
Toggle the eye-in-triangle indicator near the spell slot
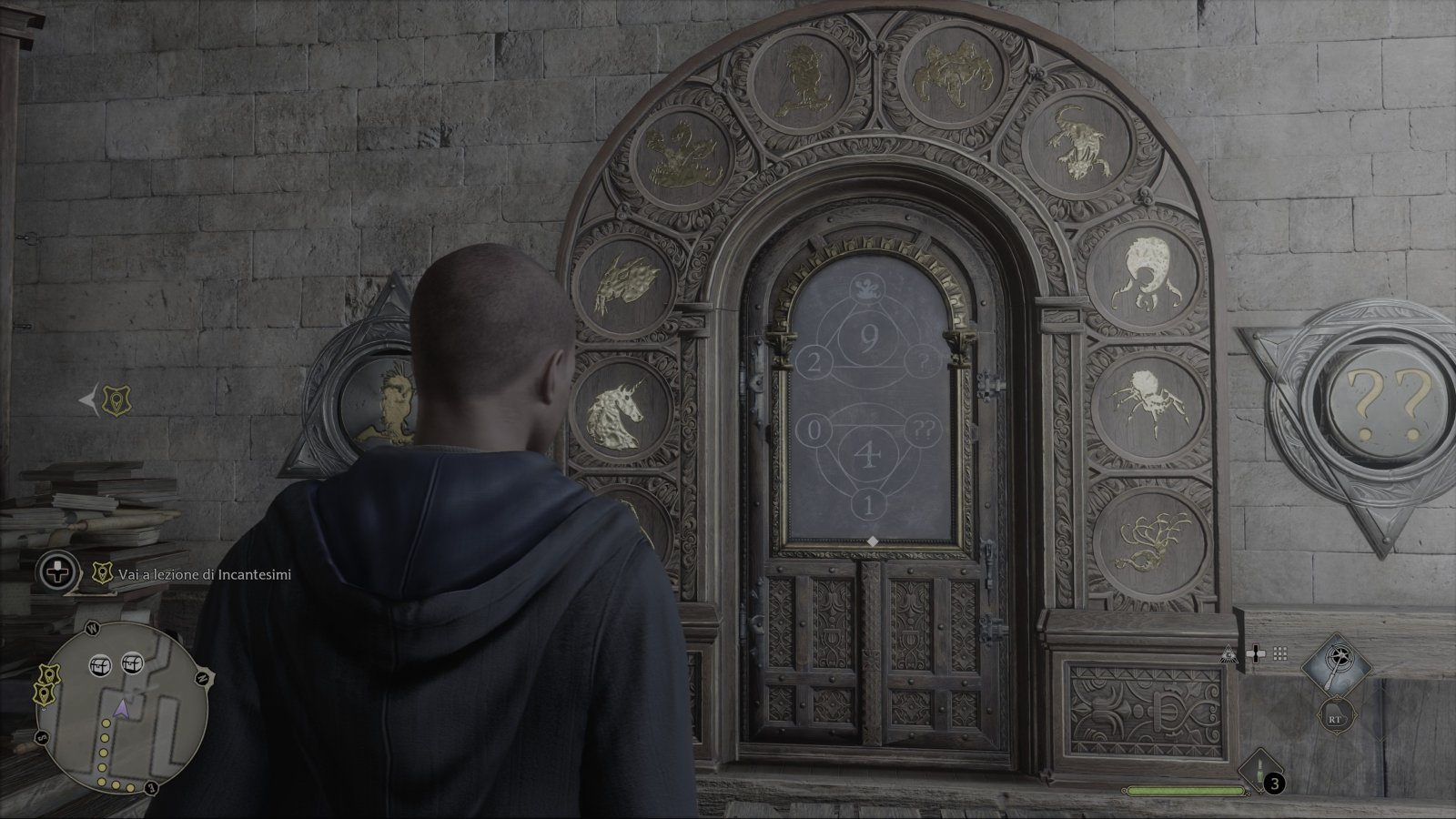point(1229,654)
